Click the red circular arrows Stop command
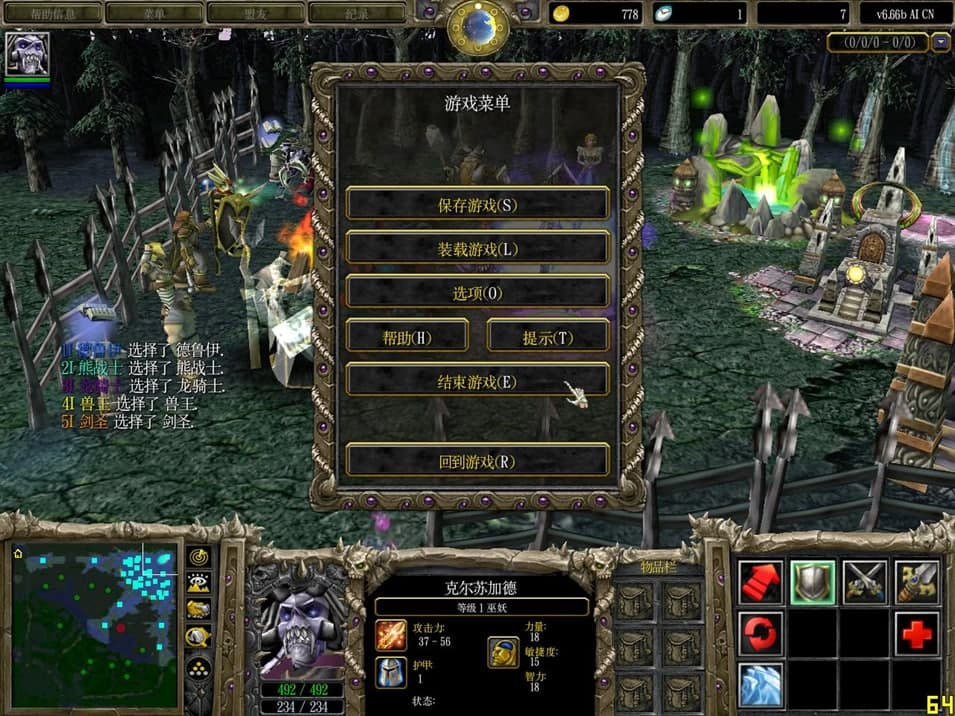Screen dimensions: 955x716 pos(761,634)
